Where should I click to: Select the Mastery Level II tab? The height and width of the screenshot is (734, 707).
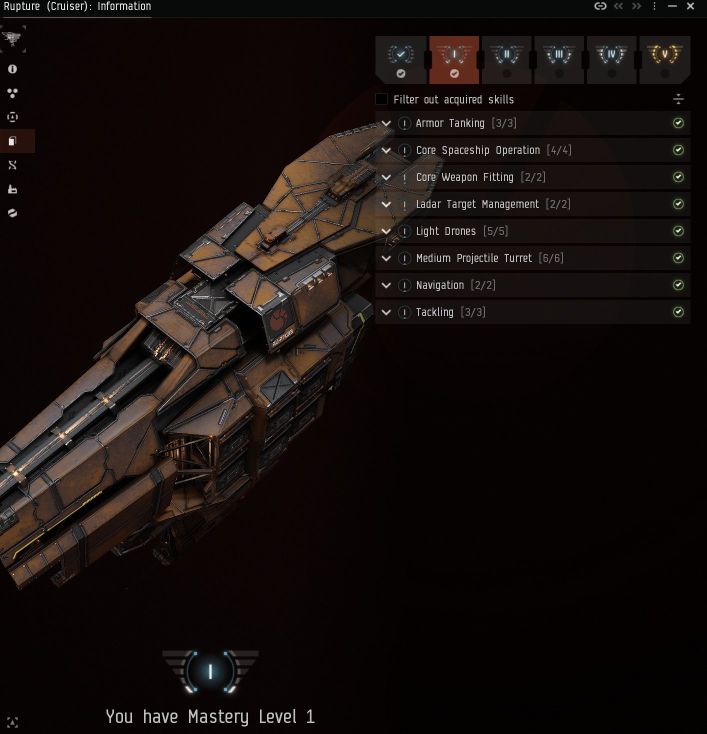[x=506, y=59]
